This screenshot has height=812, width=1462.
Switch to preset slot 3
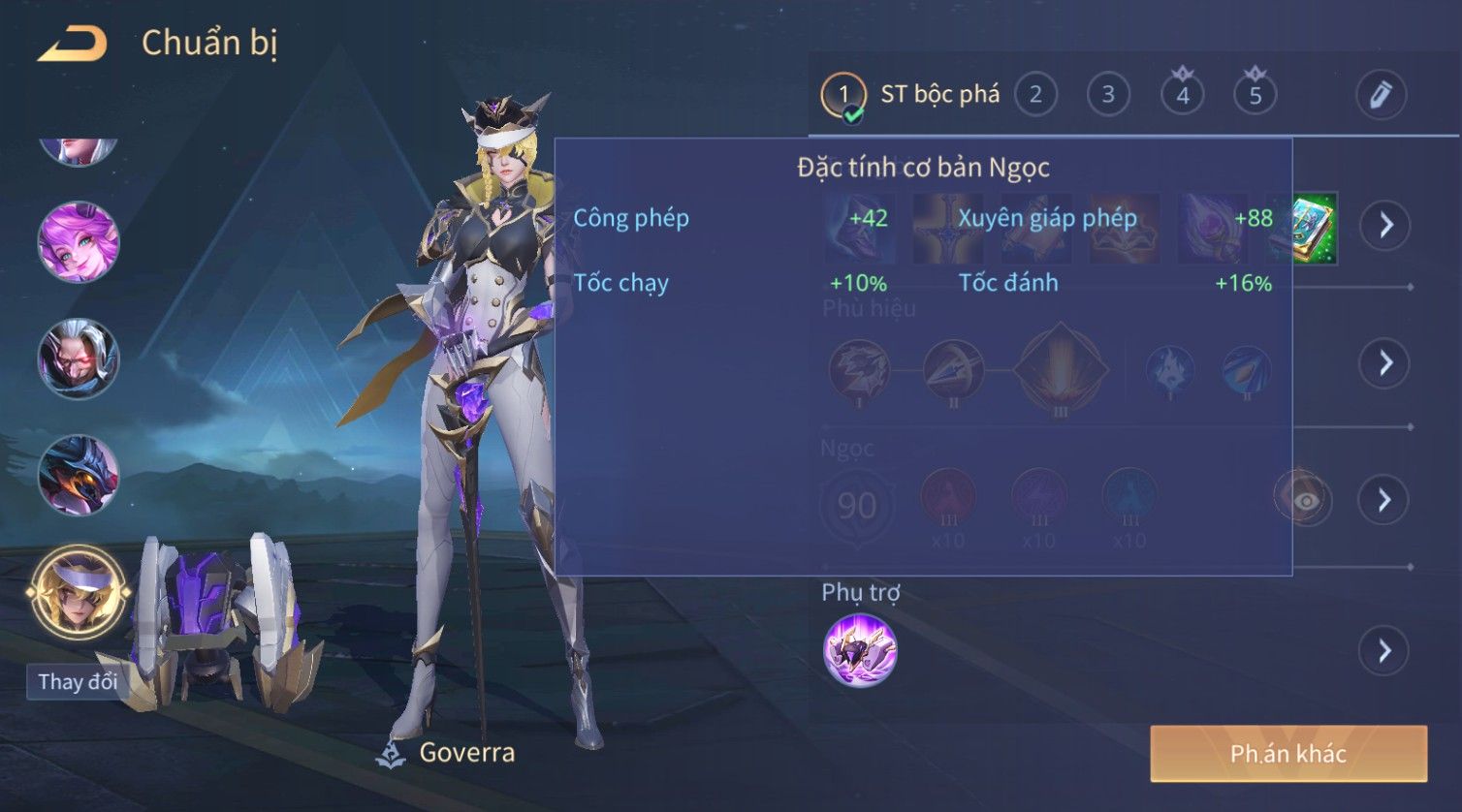pyautogui.click(x=1108, y=95)
